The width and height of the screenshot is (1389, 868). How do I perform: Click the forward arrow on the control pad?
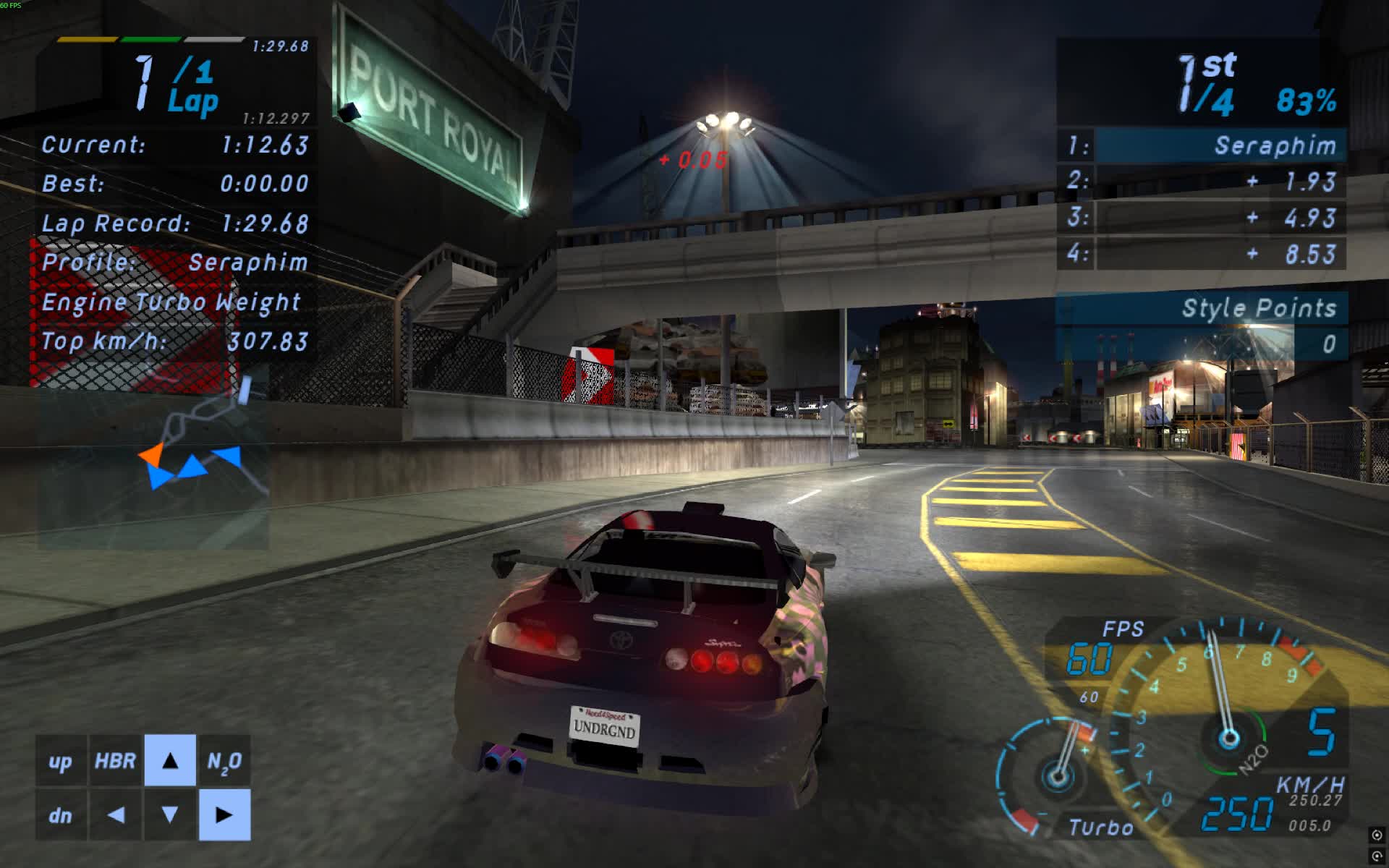[171, 762]
